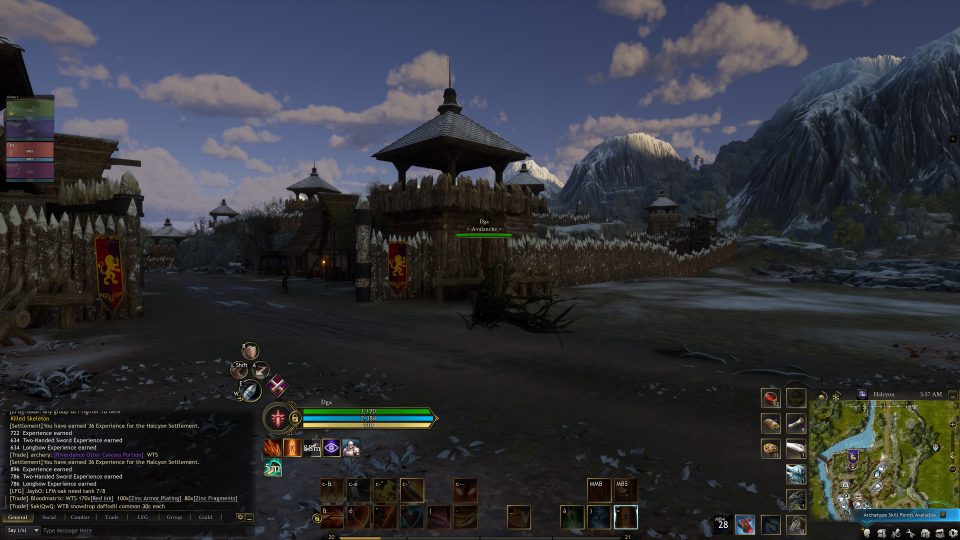
Task: Open the Combat chat tab
Action: (x=80, y=517)
